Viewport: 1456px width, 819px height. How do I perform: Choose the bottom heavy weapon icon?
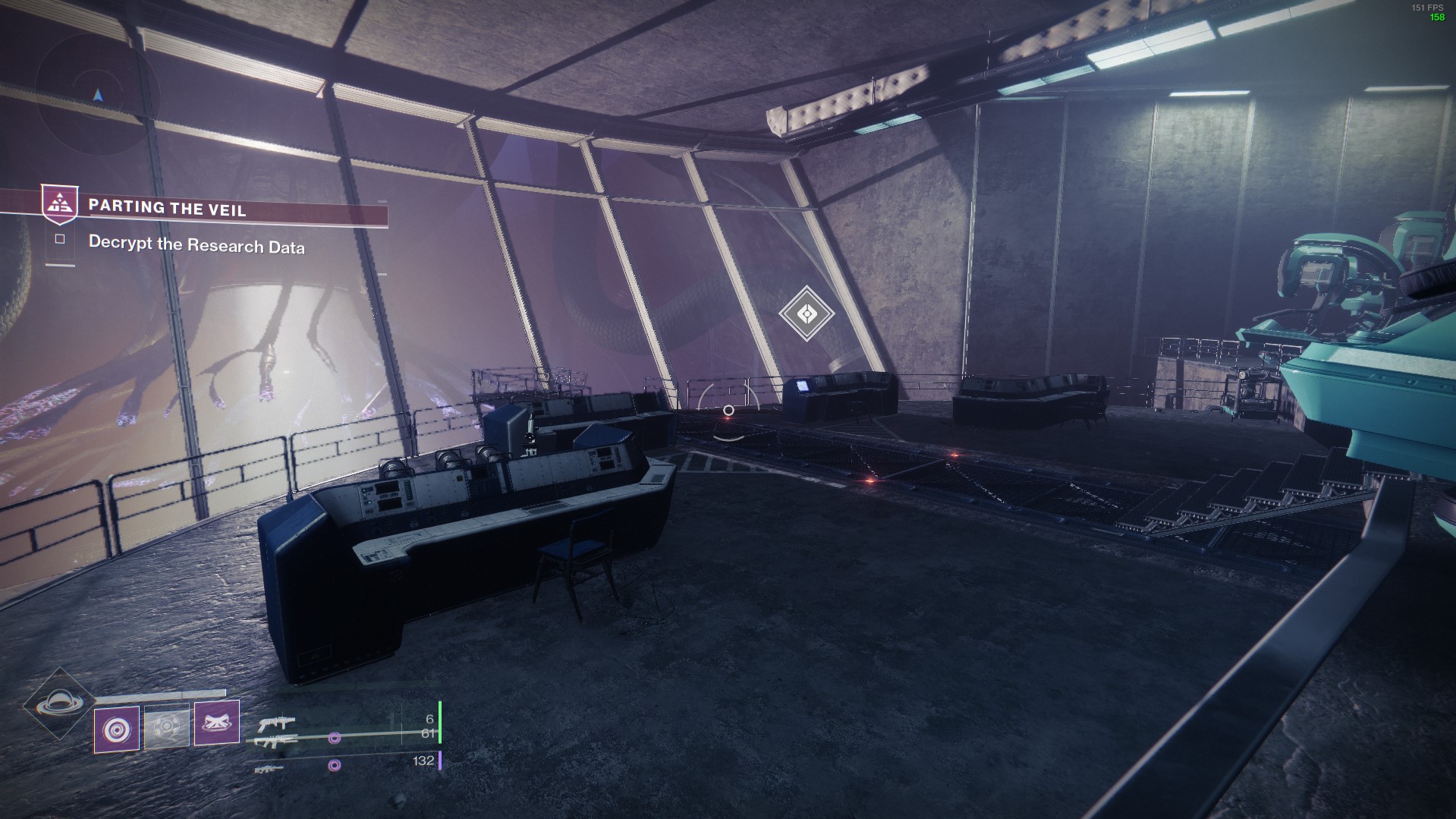tap(269, 769)
